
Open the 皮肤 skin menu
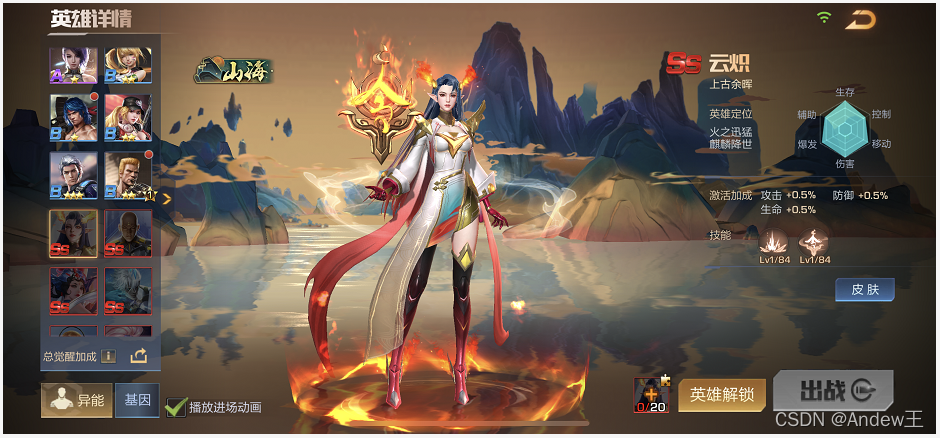864,290
